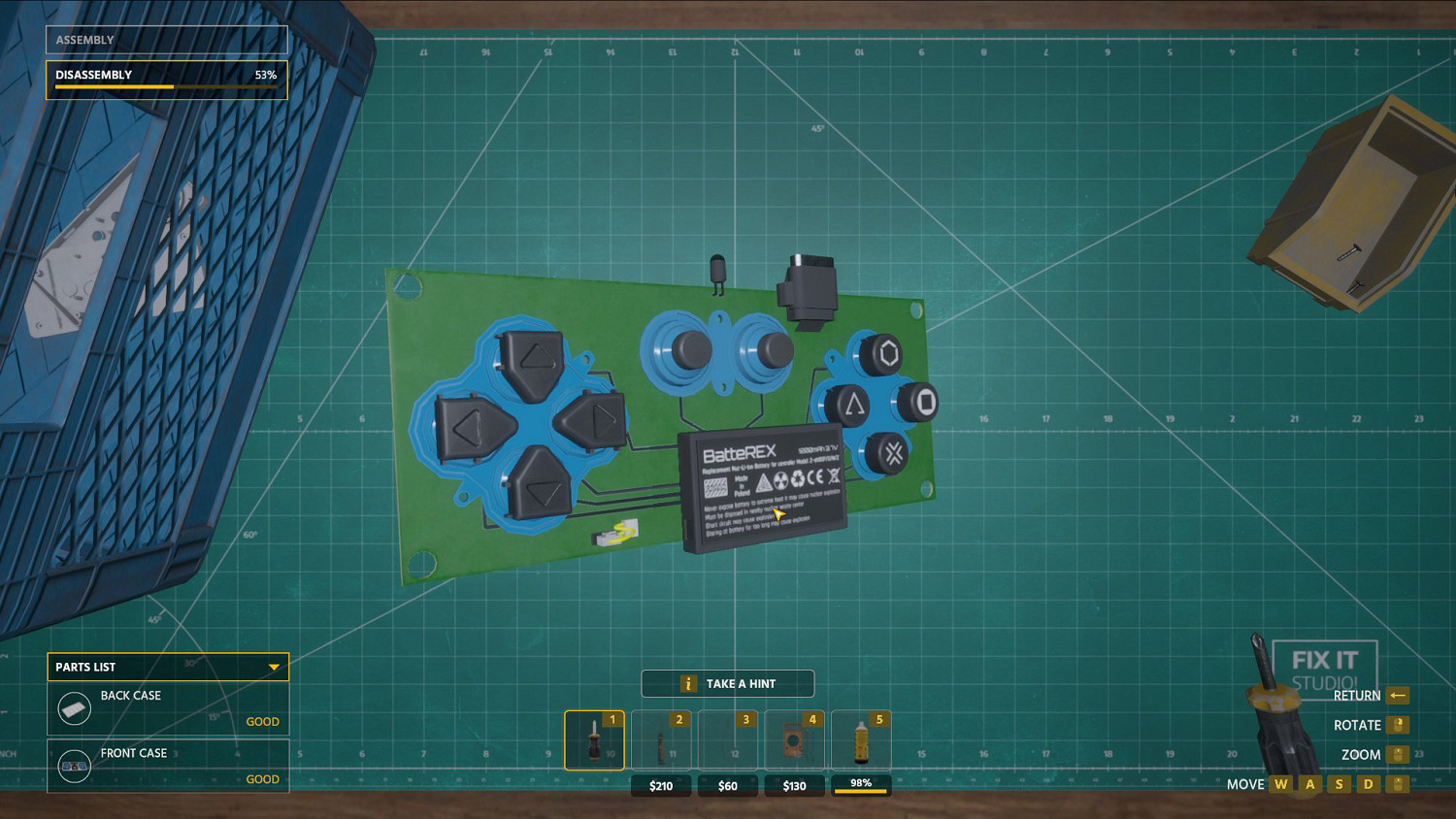Select the screwdriver tool in slot 1
The image size is (1456, 819).
(594, 739)
